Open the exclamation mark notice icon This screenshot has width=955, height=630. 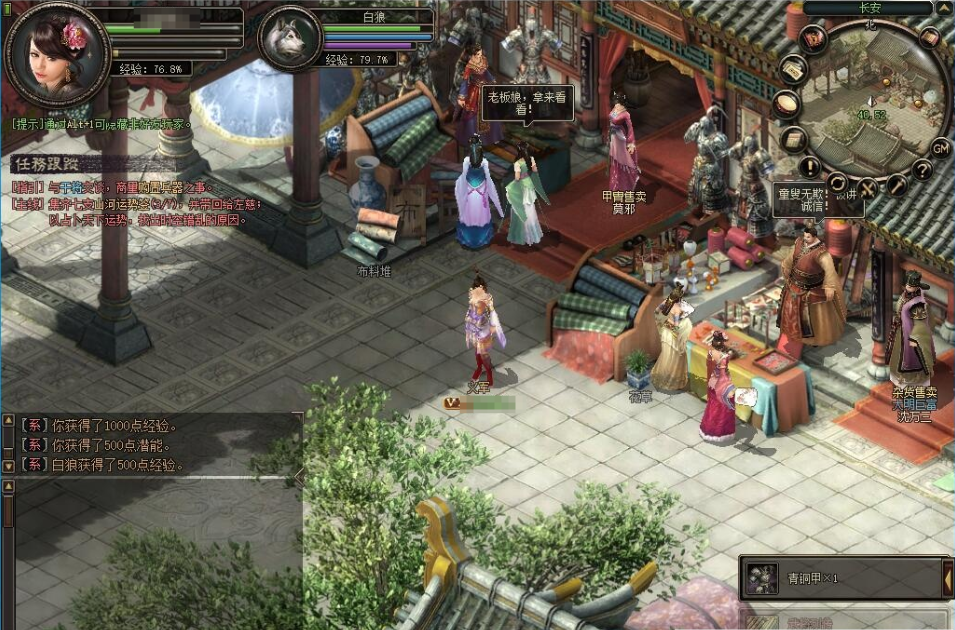click(x=810, y=167)
